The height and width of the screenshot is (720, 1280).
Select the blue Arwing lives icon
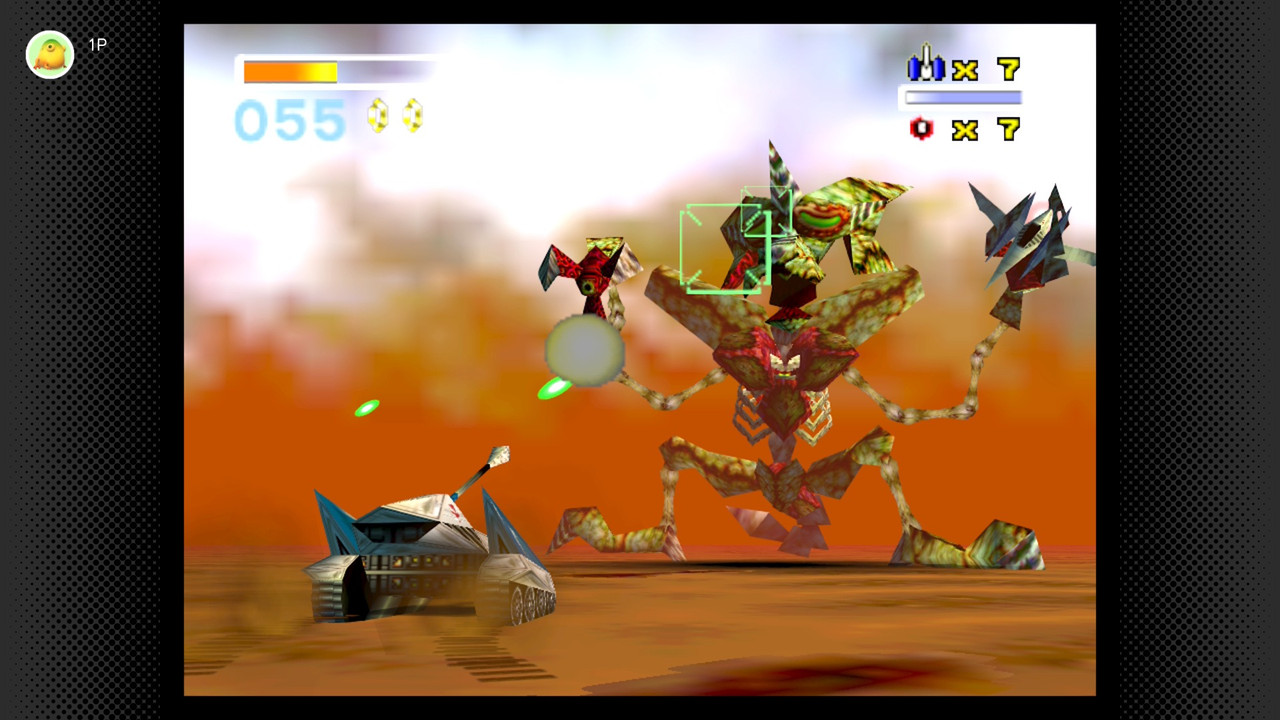925,65
